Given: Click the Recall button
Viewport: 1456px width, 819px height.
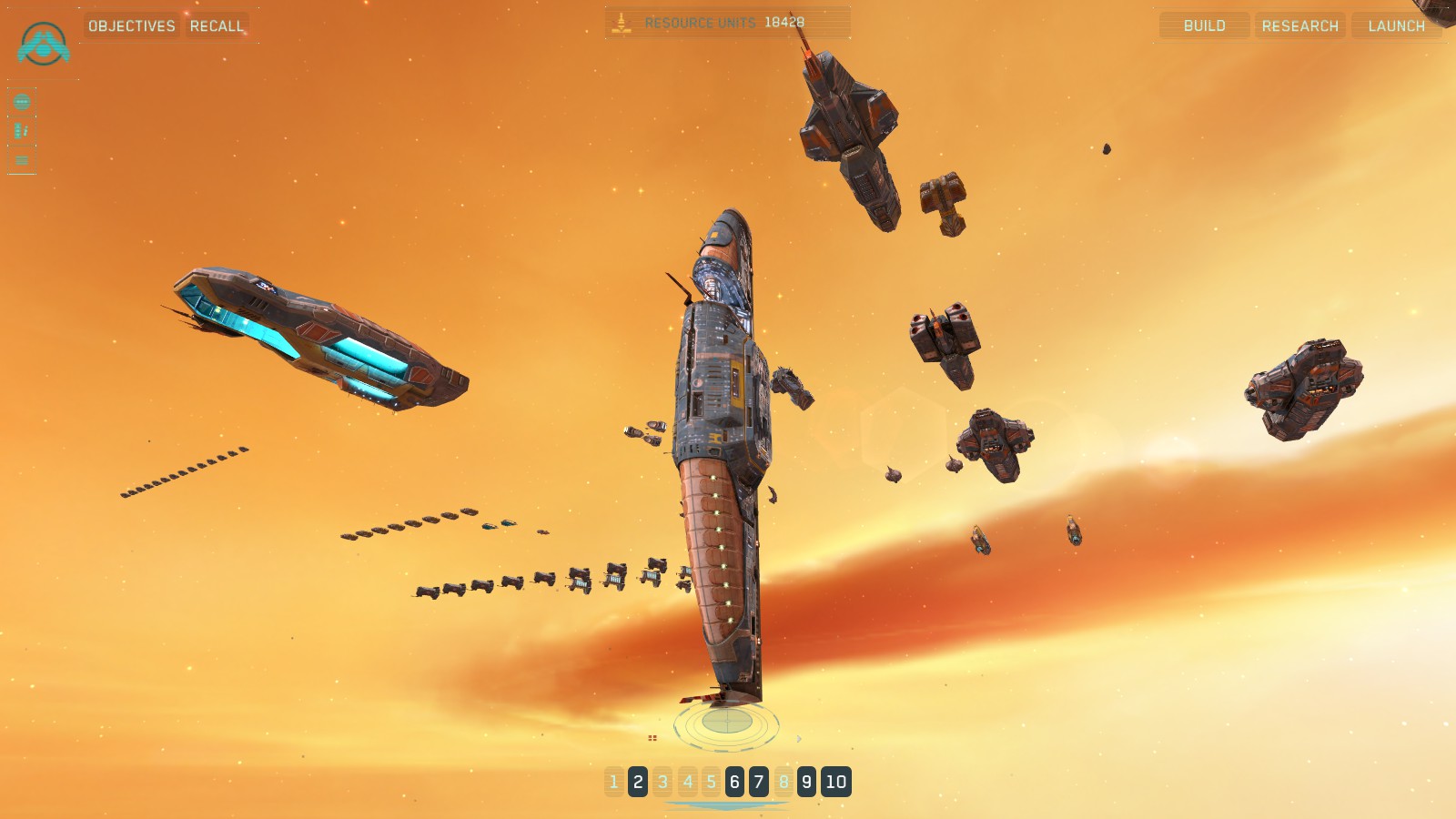Looking at the screenshot, I should (x=217, y=25).
